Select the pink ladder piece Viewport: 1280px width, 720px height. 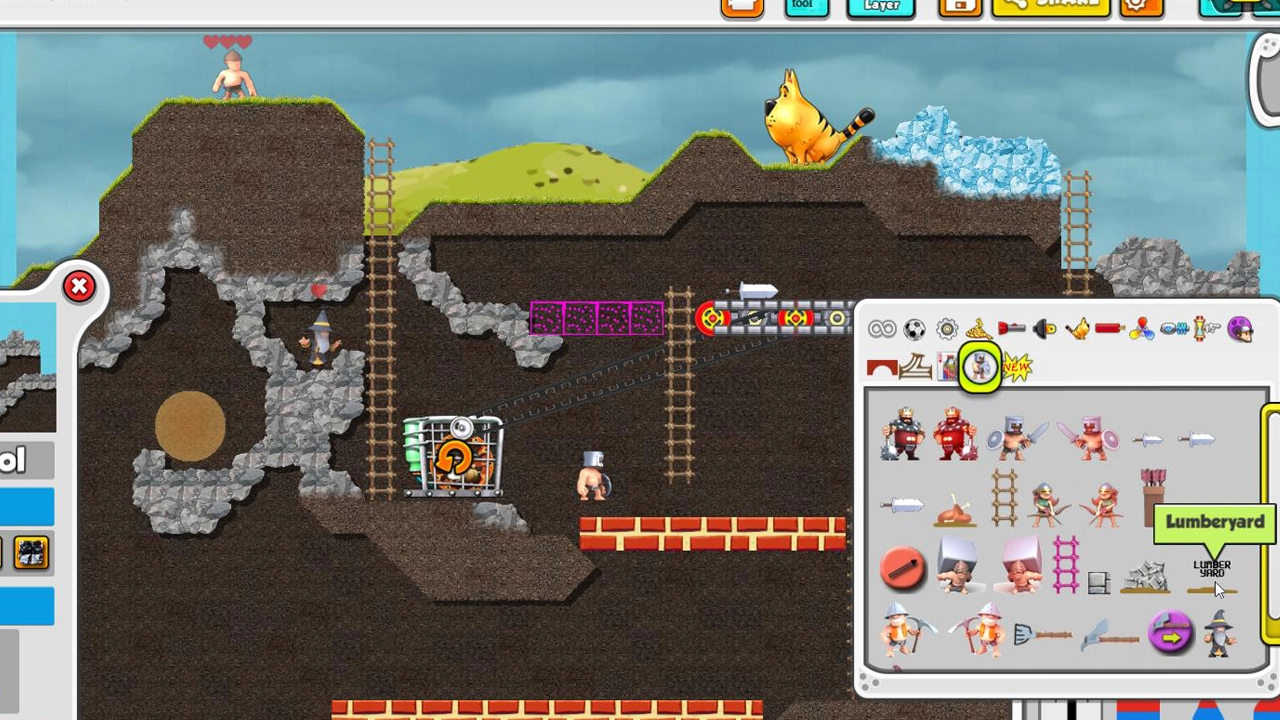[1066, 567]
